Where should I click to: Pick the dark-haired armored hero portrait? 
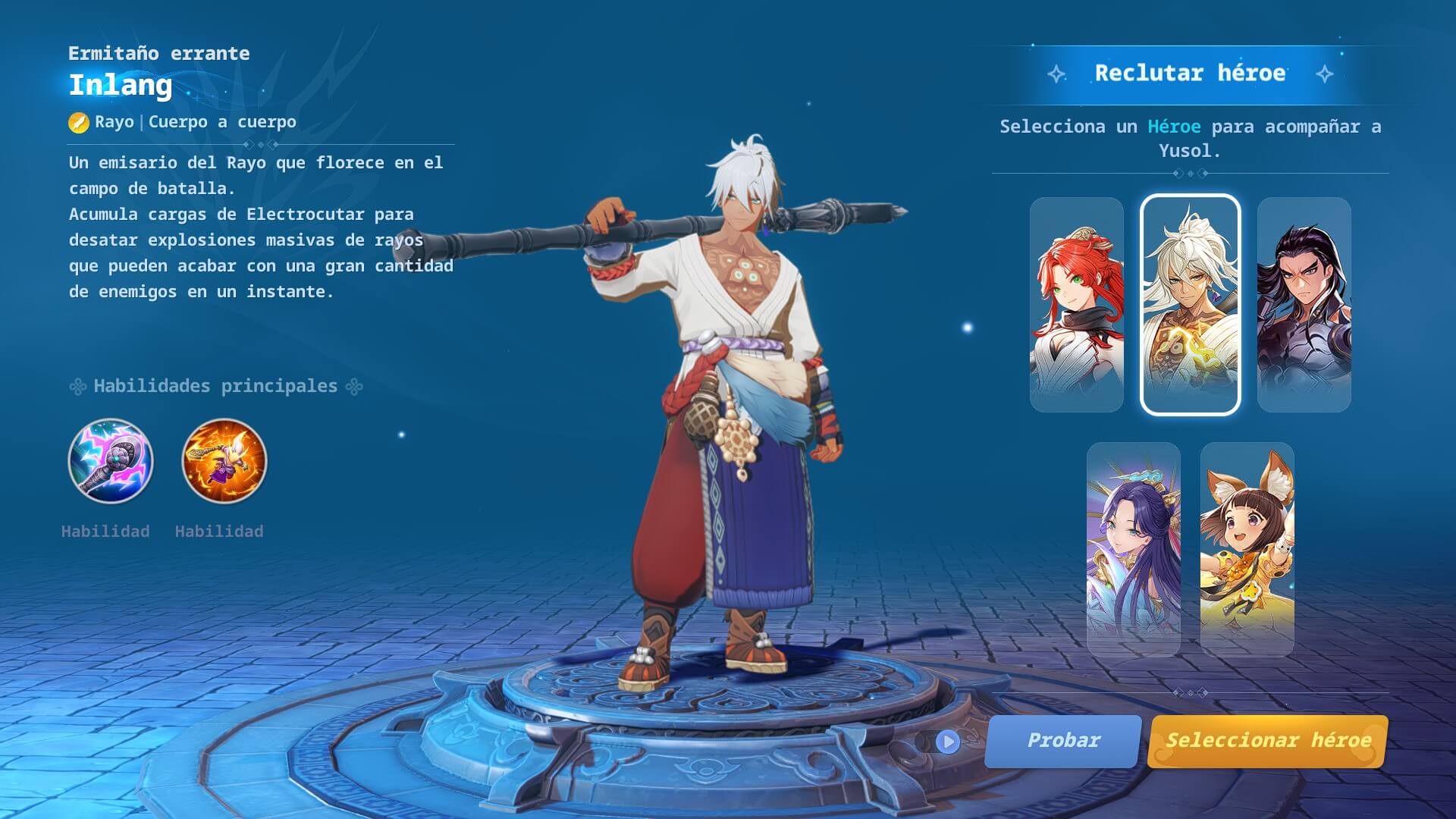point(1304,305)
